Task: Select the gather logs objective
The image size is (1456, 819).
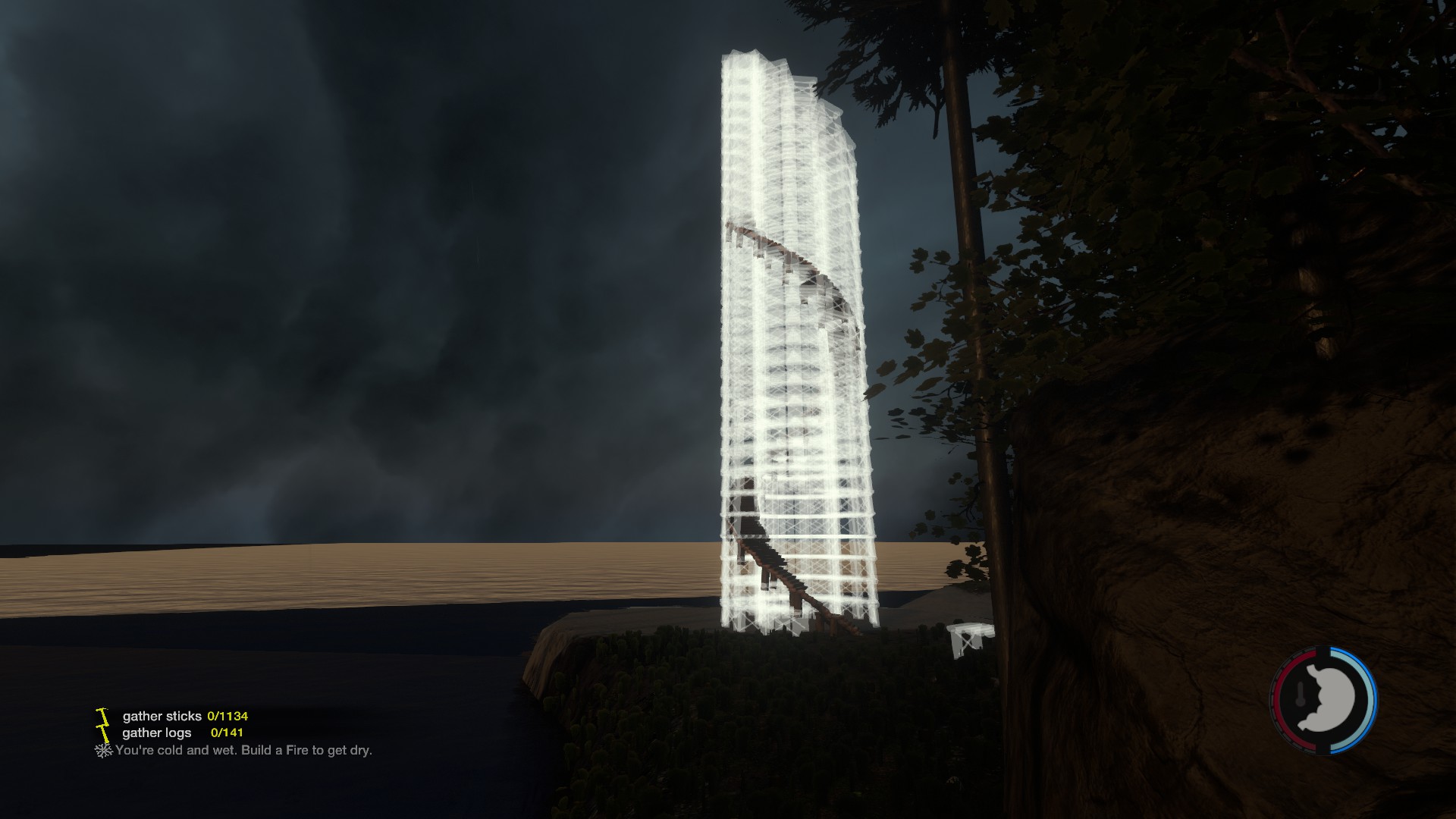Action: pyautogui.click(x=157, y=733)
